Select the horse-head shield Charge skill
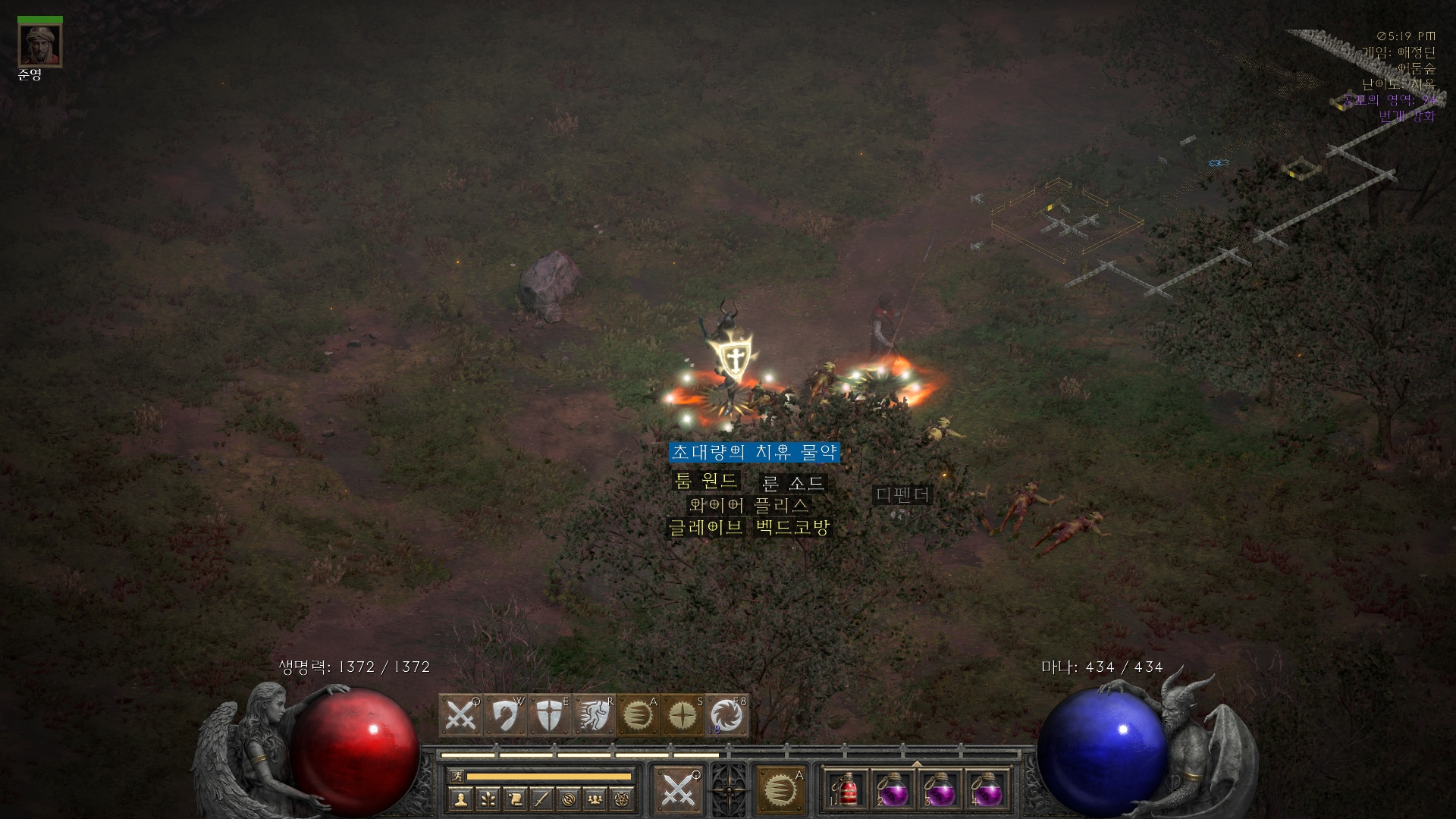Screen dimensions: 1456x819 [504, 715]
